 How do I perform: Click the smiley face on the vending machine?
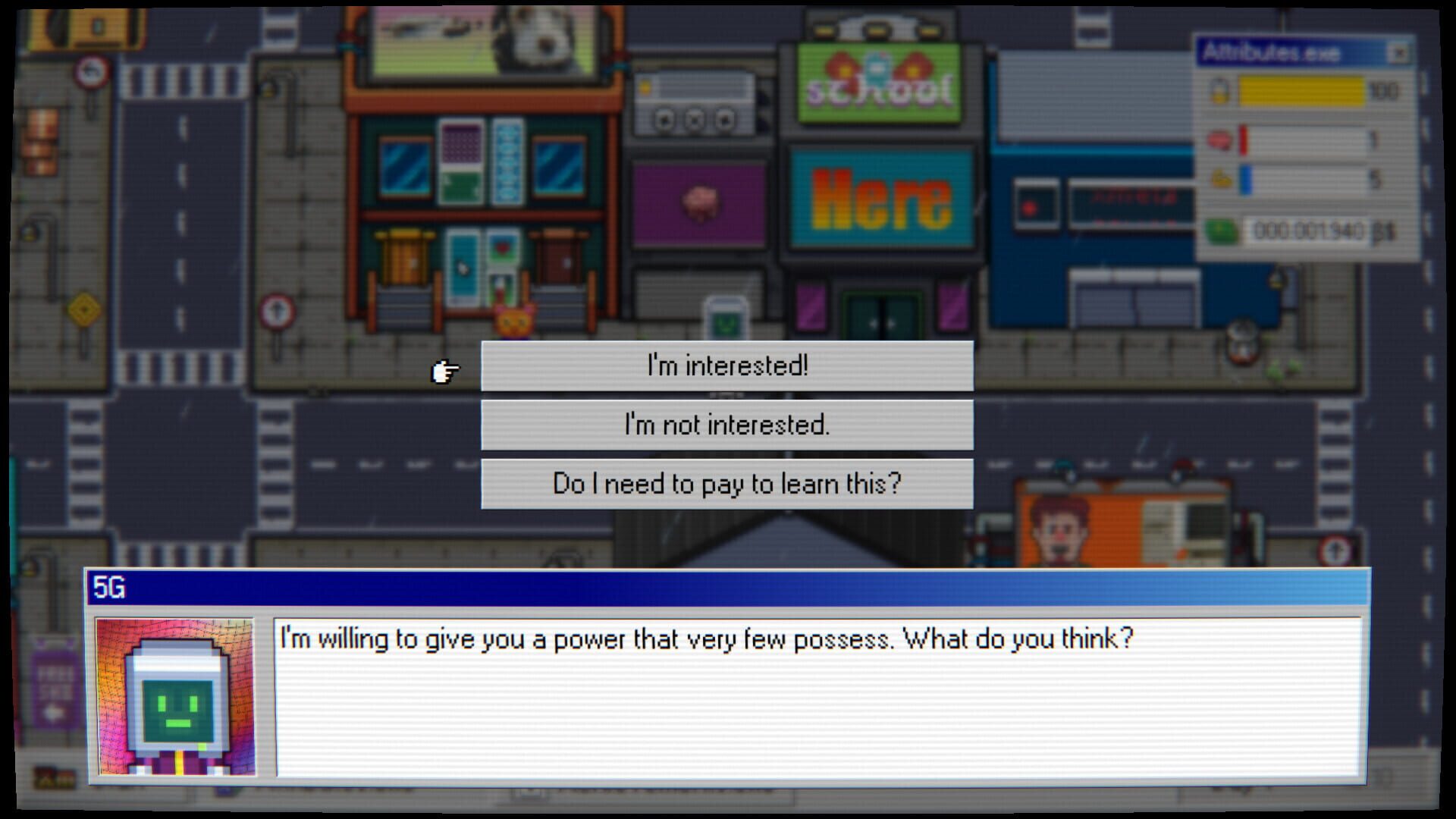[726, 322]
